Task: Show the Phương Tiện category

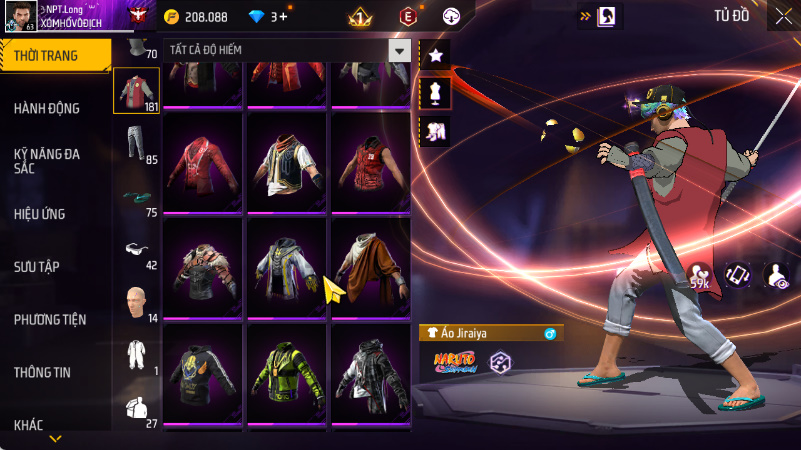Action: pyautogui.click(x=50, y=320)
